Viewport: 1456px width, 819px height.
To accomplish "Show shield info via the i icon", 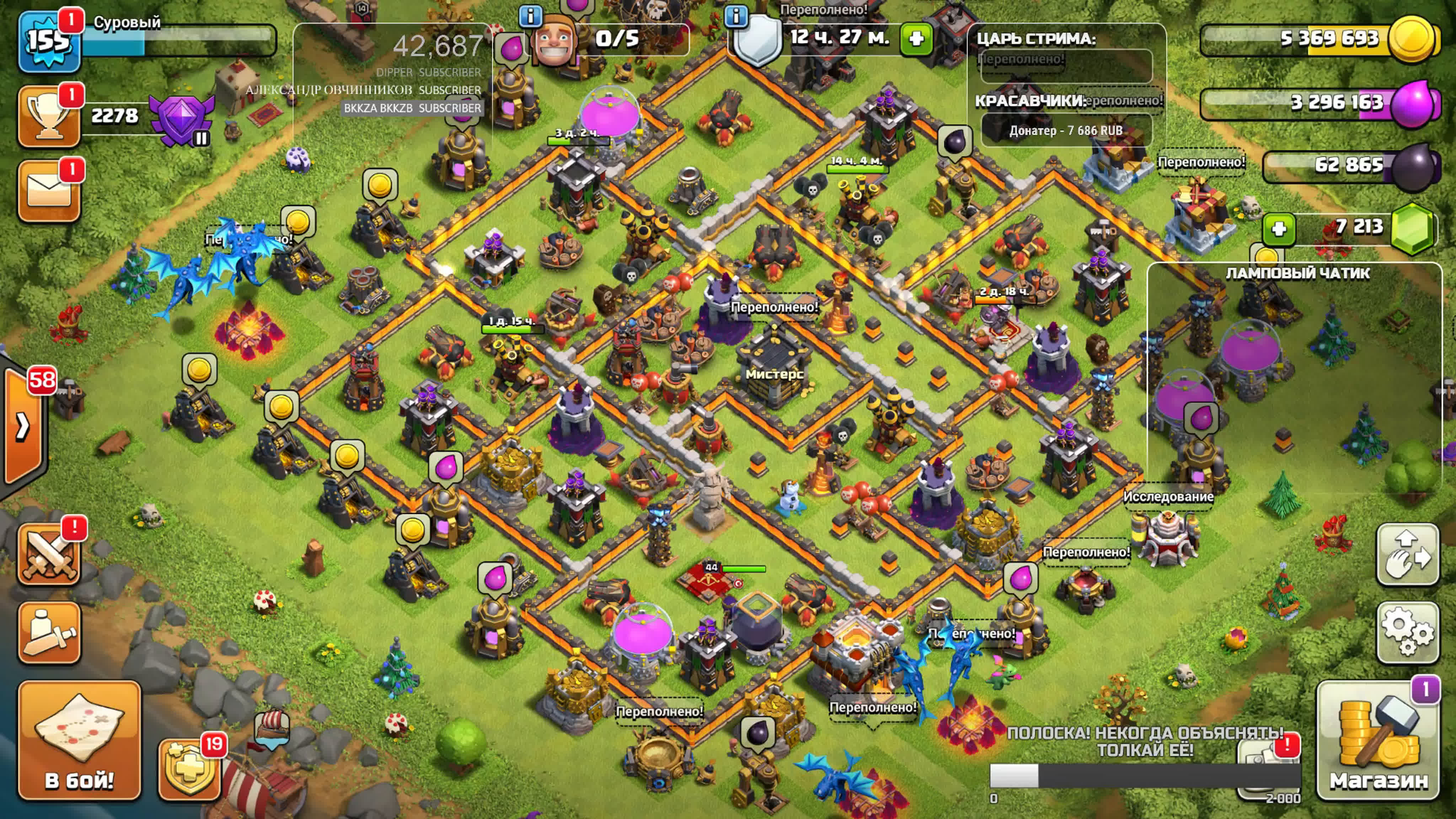I will (x=736, y=16).
